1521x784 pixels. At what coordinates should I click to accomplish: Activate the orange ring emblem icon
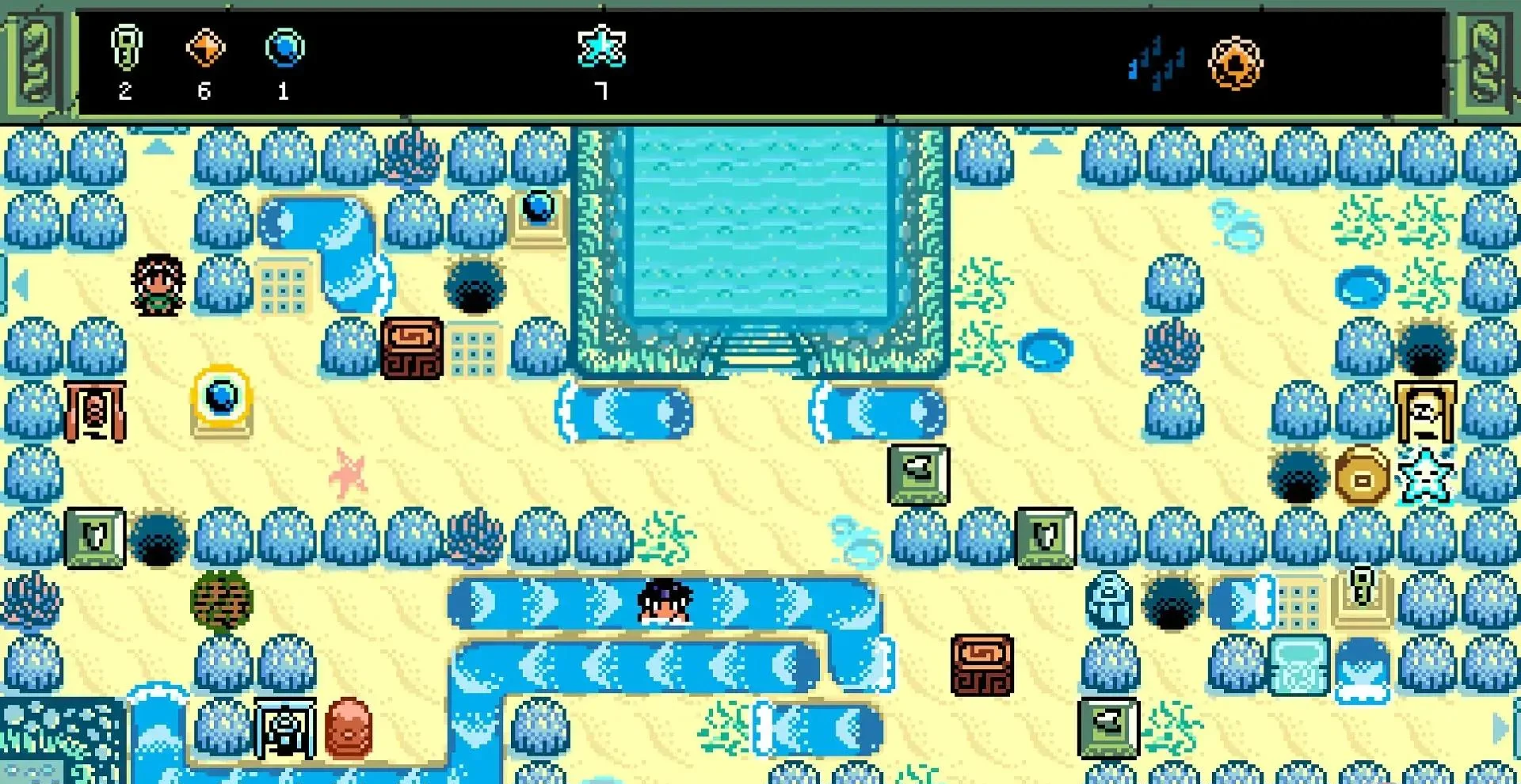(1235, 63)
